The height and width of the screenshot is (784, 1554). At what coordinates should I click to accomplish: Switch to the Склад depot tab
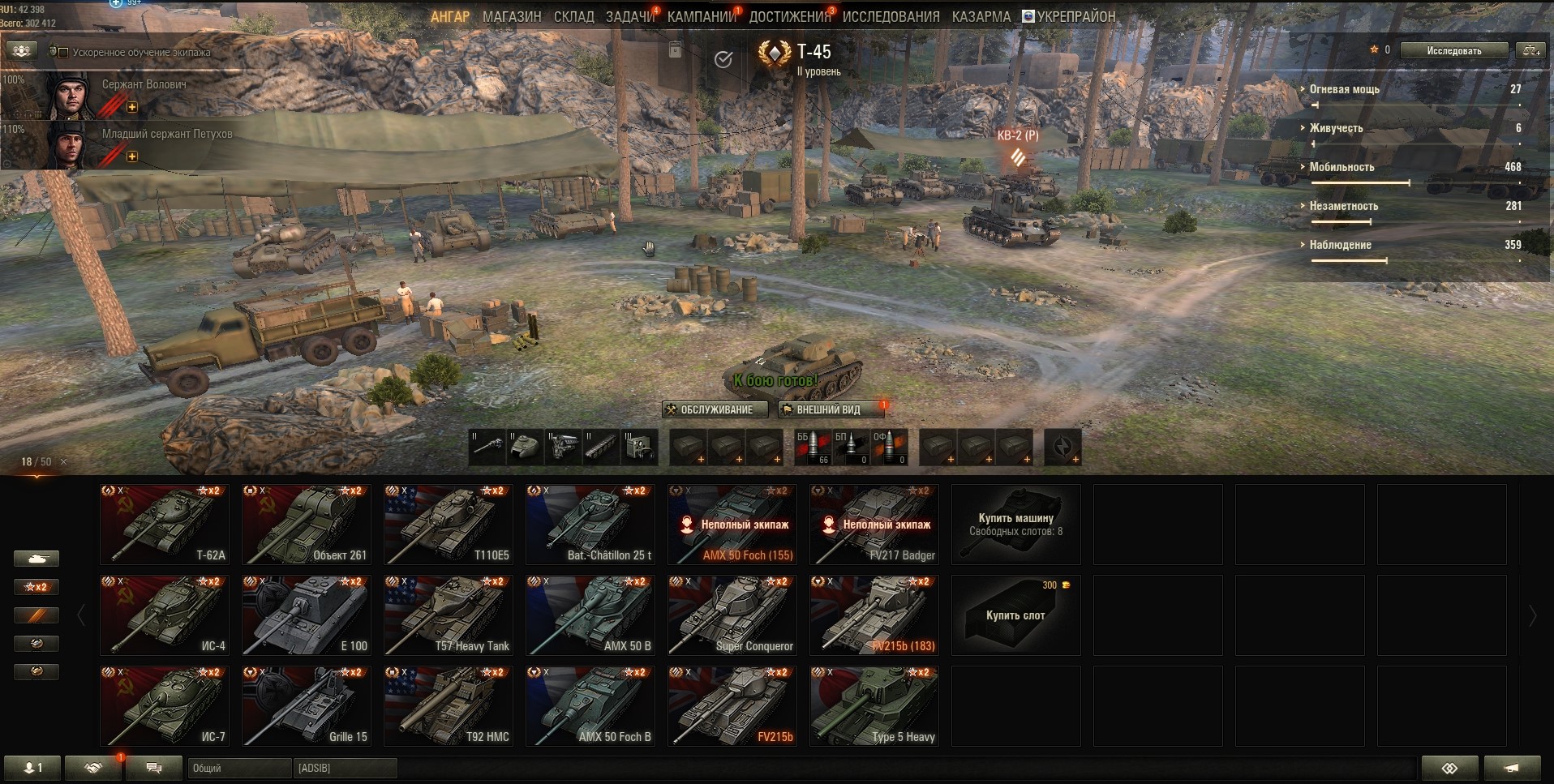[573, 16]
